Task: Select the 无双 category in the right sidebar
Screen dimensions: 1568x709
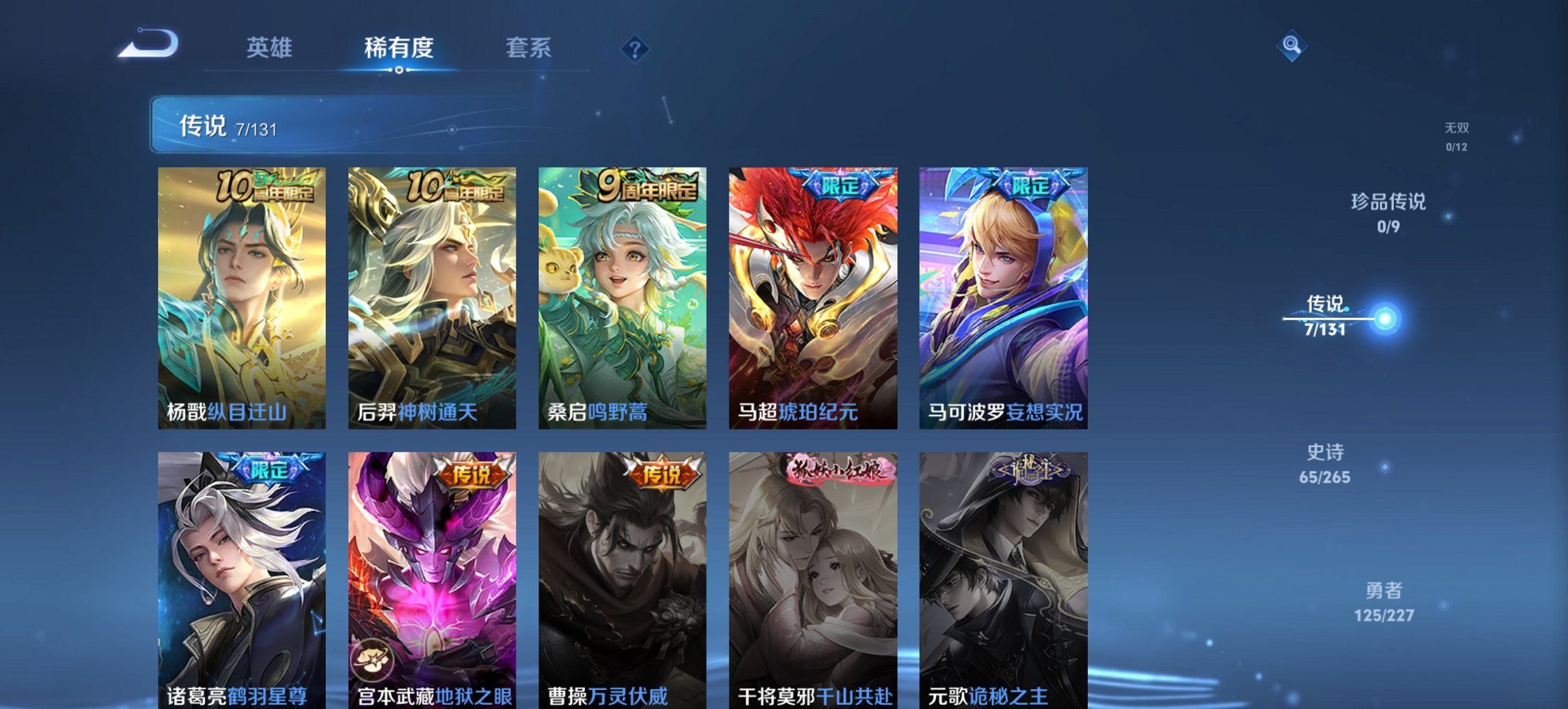Action: [1457, 134]
